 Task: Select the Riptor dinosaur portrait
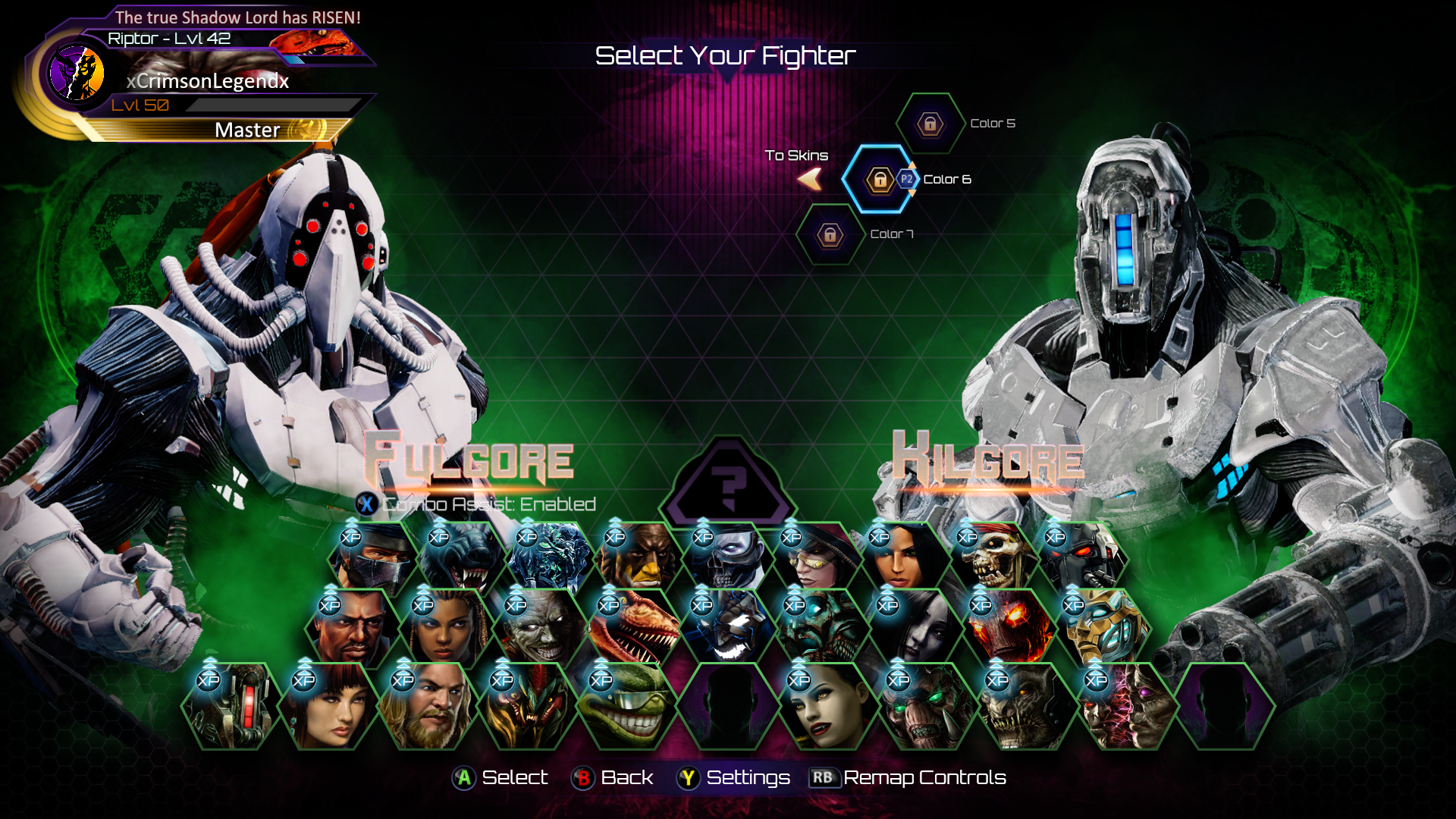click(631, 629)
